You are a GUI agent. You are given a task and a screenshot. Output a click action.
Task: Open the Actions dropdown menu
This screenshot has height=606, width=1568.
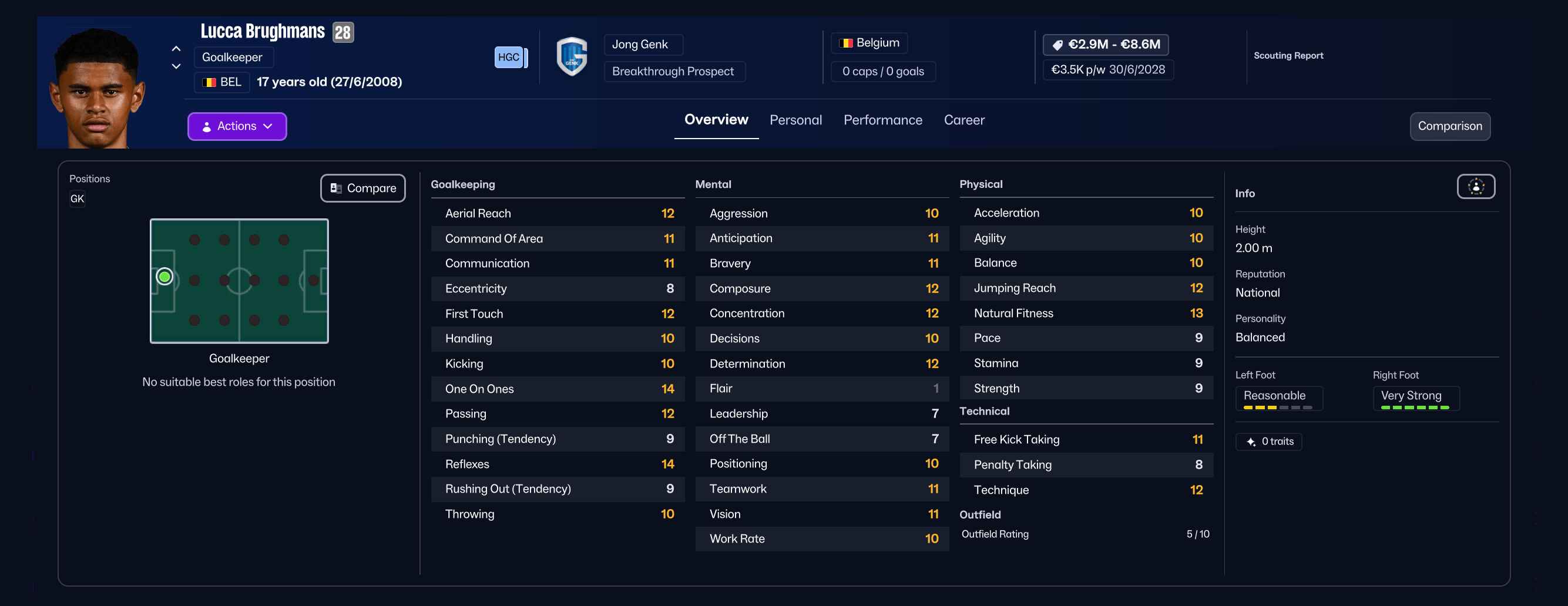pos(237,126)
